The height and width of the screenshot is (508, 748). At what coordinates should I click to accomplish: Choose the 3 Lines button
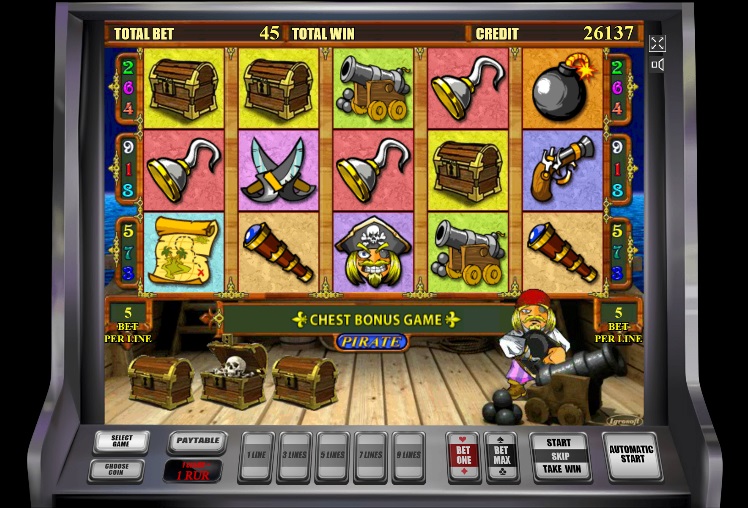[294, 456]
